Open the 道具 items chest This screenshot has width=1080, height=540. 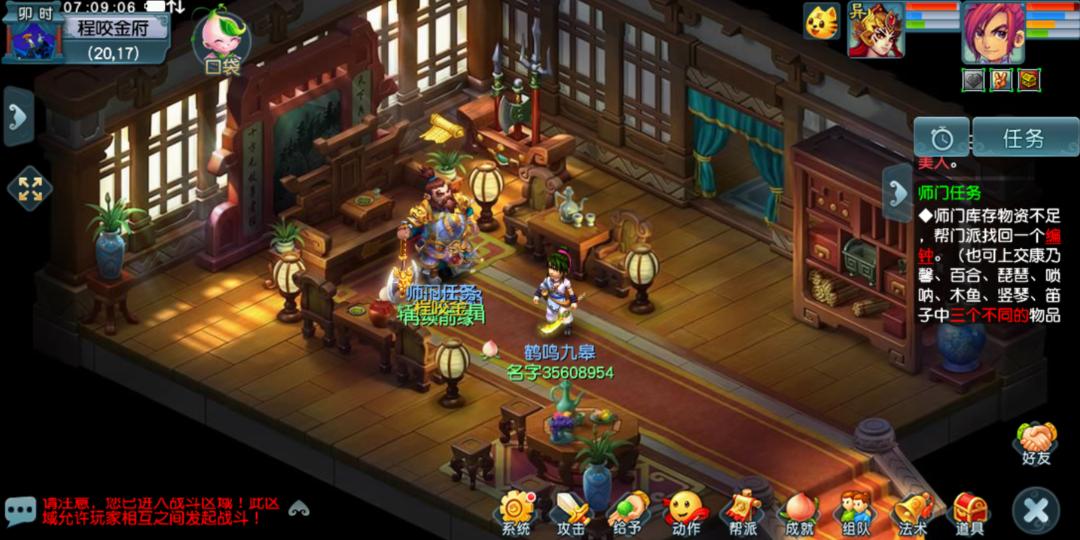pyautogui.click(x=968, y=511)
